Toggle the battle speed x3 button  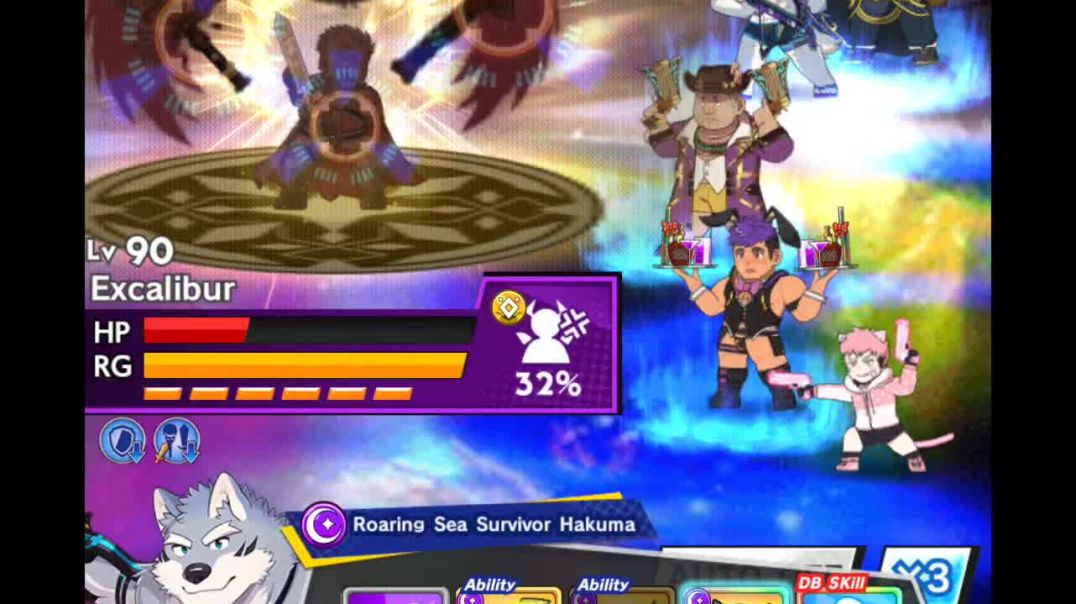[x=929, y=577]
